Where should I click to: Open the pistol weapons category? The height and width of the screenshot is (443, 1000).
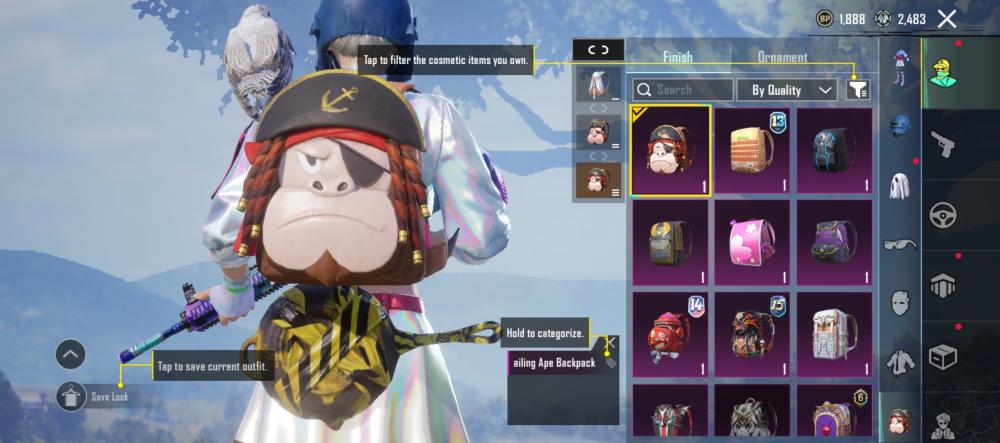(x=942, y=145)
